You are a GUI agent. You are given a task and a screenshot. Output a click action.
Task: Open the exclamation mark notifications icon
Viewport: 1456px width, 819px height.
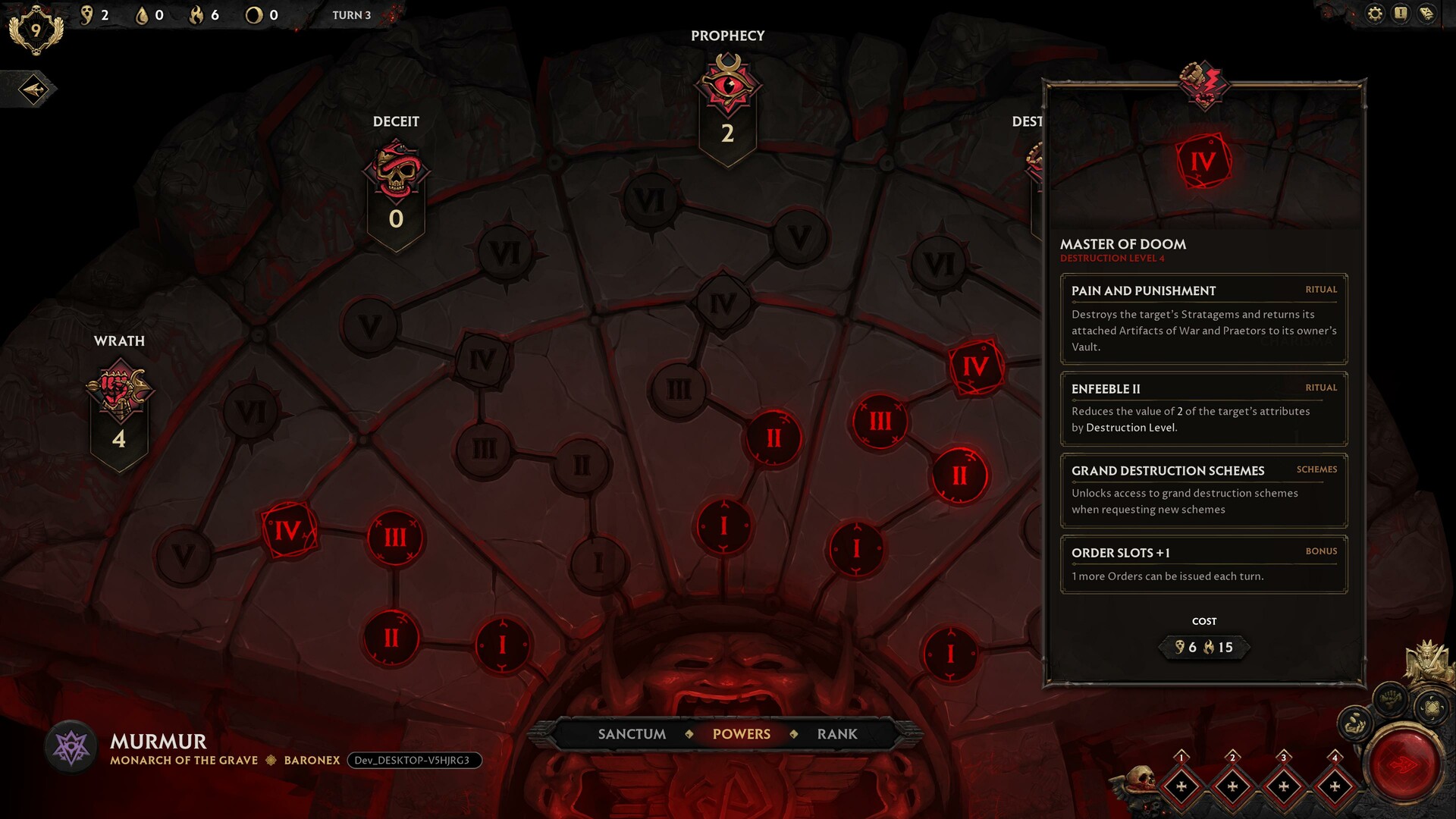click(x=1401, y=14)
